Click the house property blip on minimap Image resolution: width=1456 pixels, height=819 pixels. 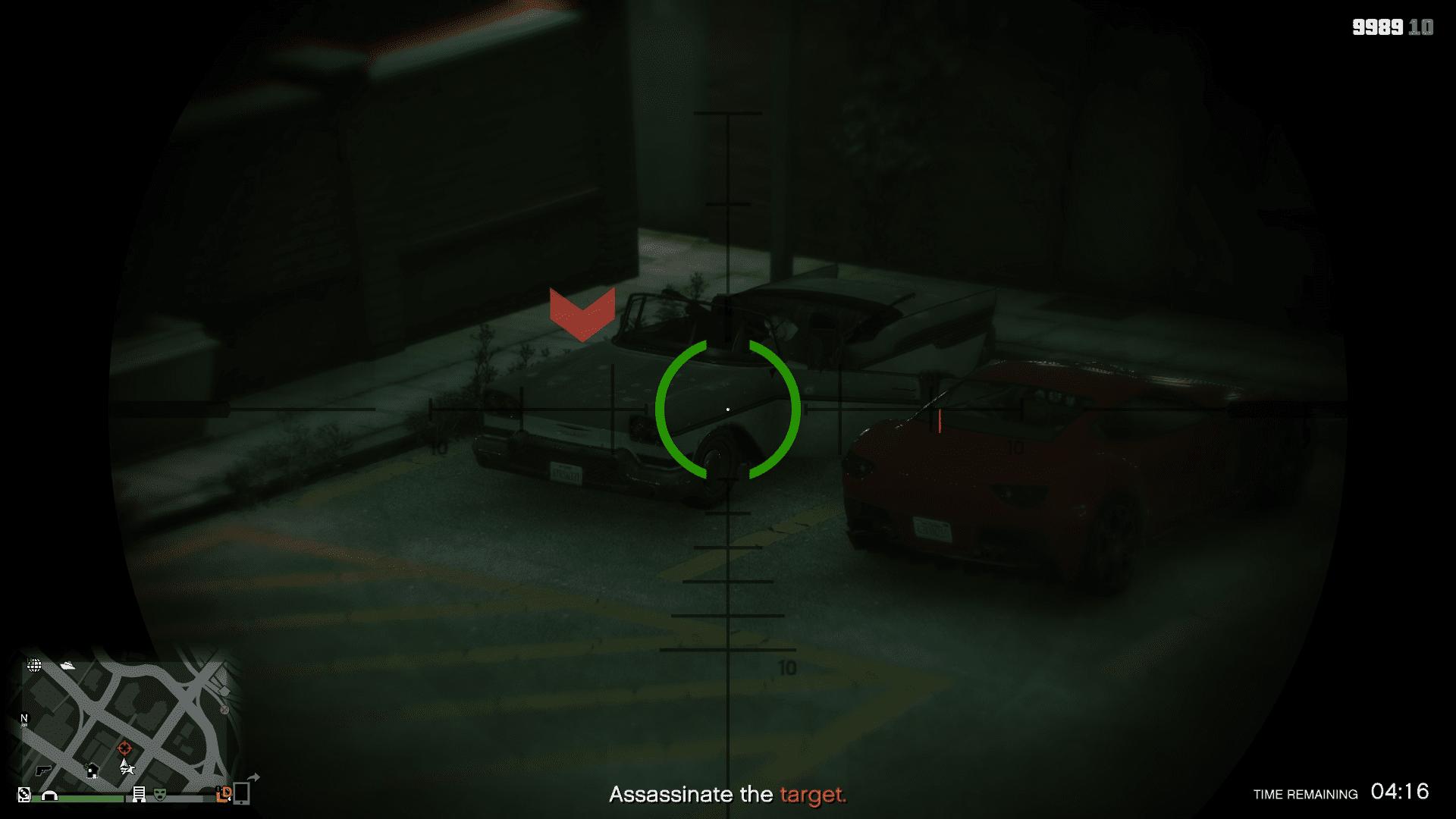click(x=92, y=771)
